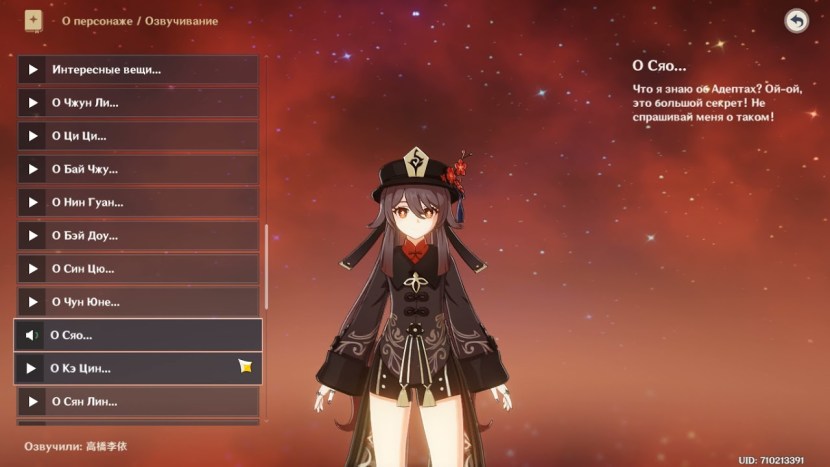Choose the «О Бай Чжу...» voice line

(138, 169)
